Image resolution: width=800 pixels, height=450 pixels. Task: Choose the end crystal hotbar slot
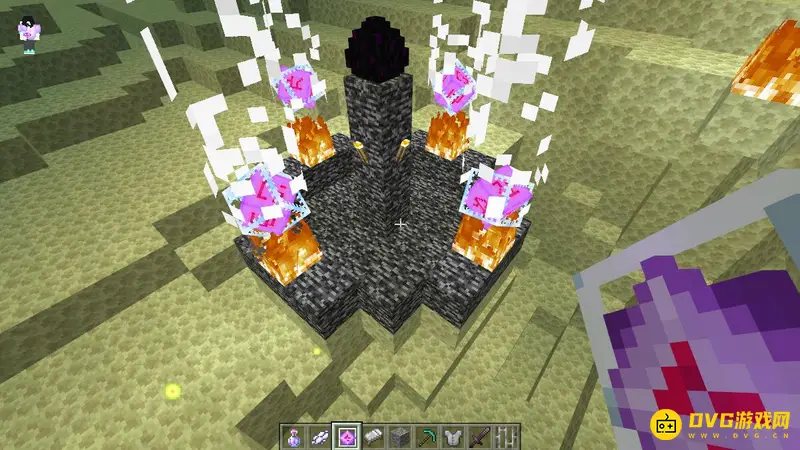pos(346,435)
